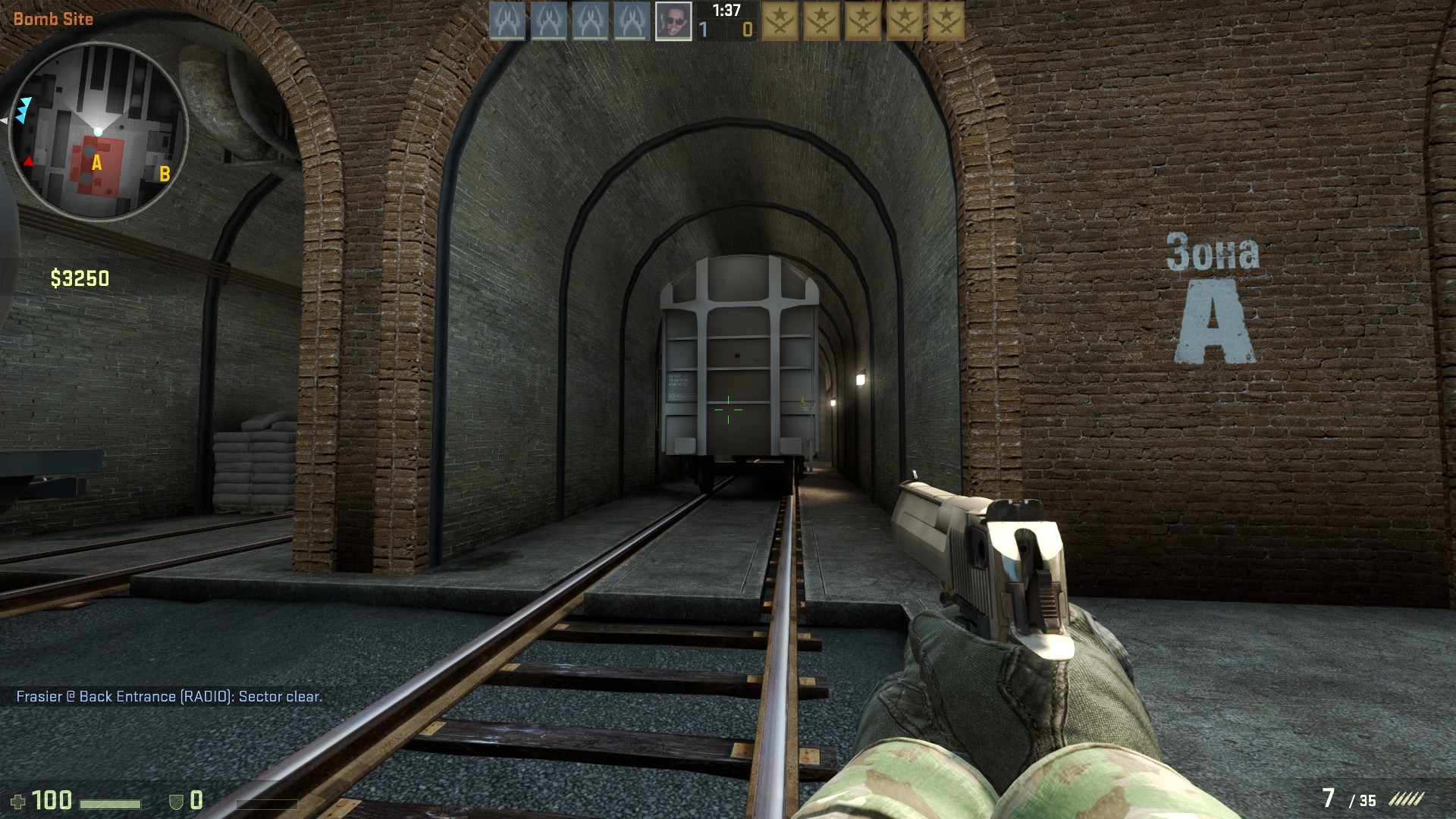Click the first CT player avatar icon

point(506,20)
